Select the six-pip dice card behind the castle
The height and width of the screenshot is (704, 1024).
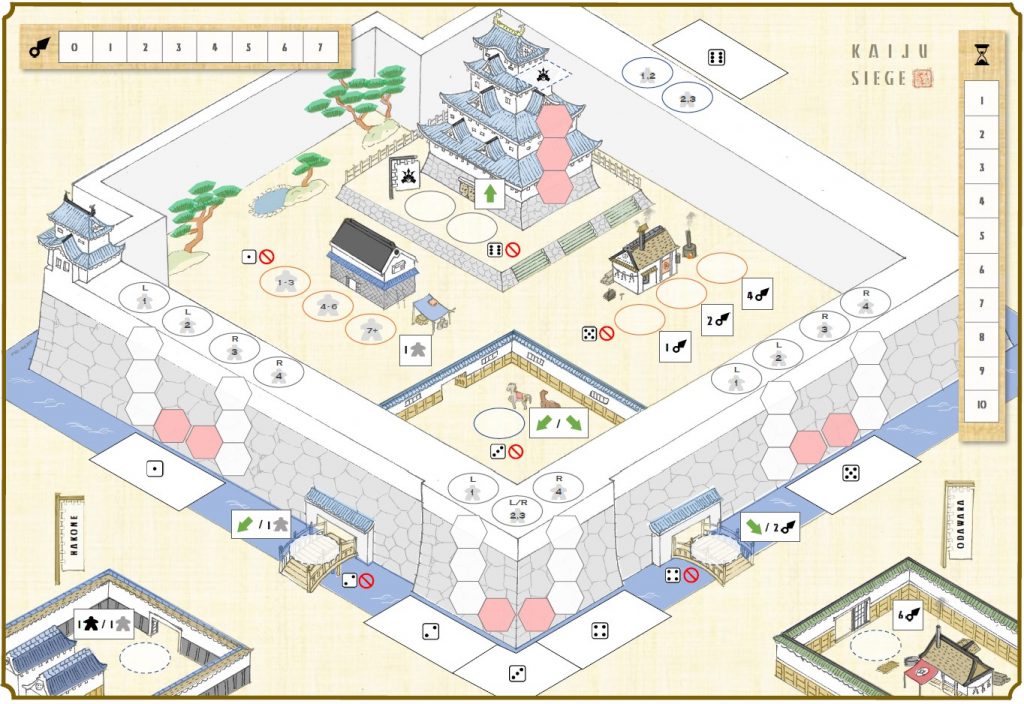click(718, 56)
